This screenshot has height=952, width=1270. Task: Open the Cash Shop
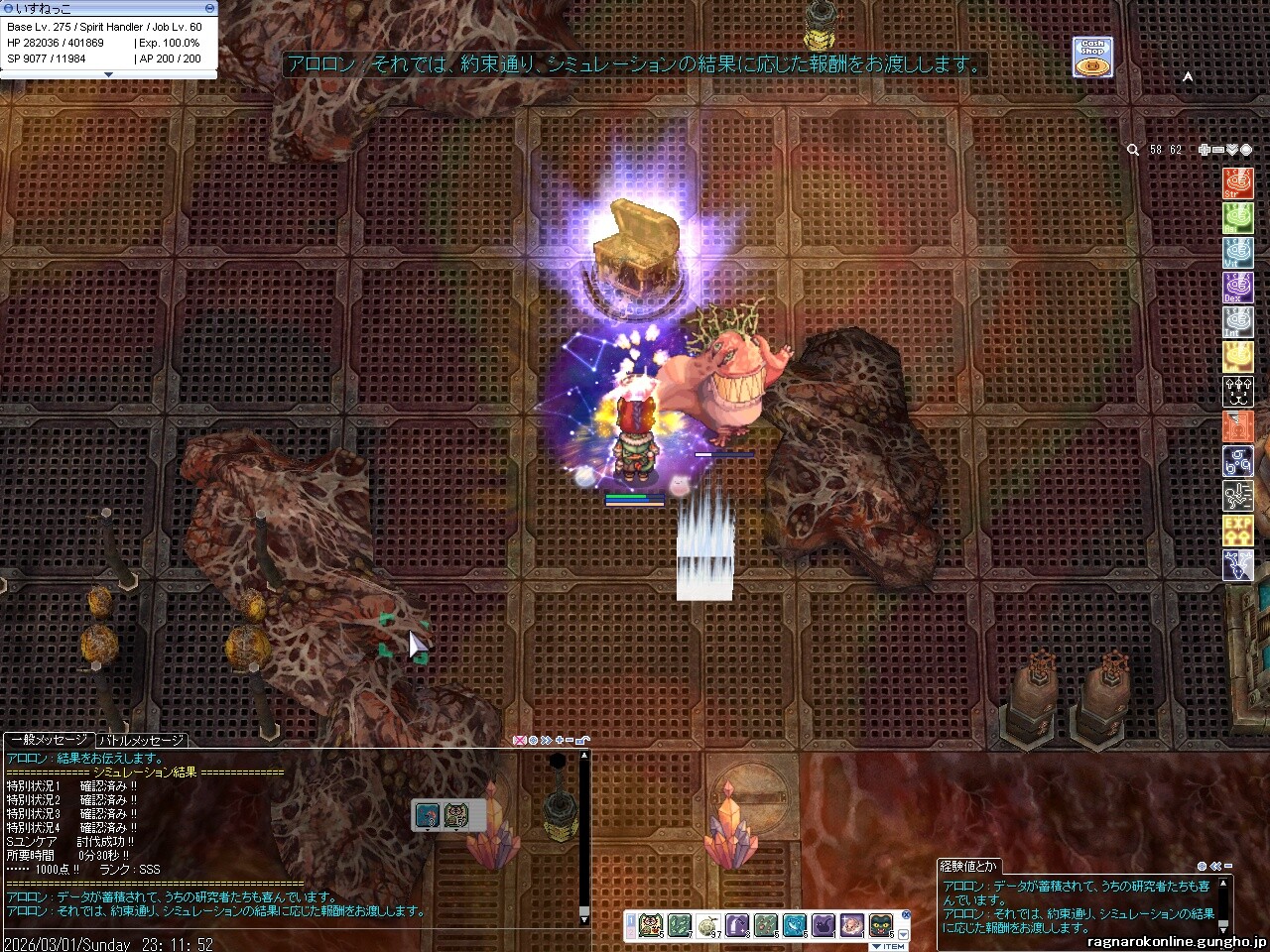(x=1092, y=57)
